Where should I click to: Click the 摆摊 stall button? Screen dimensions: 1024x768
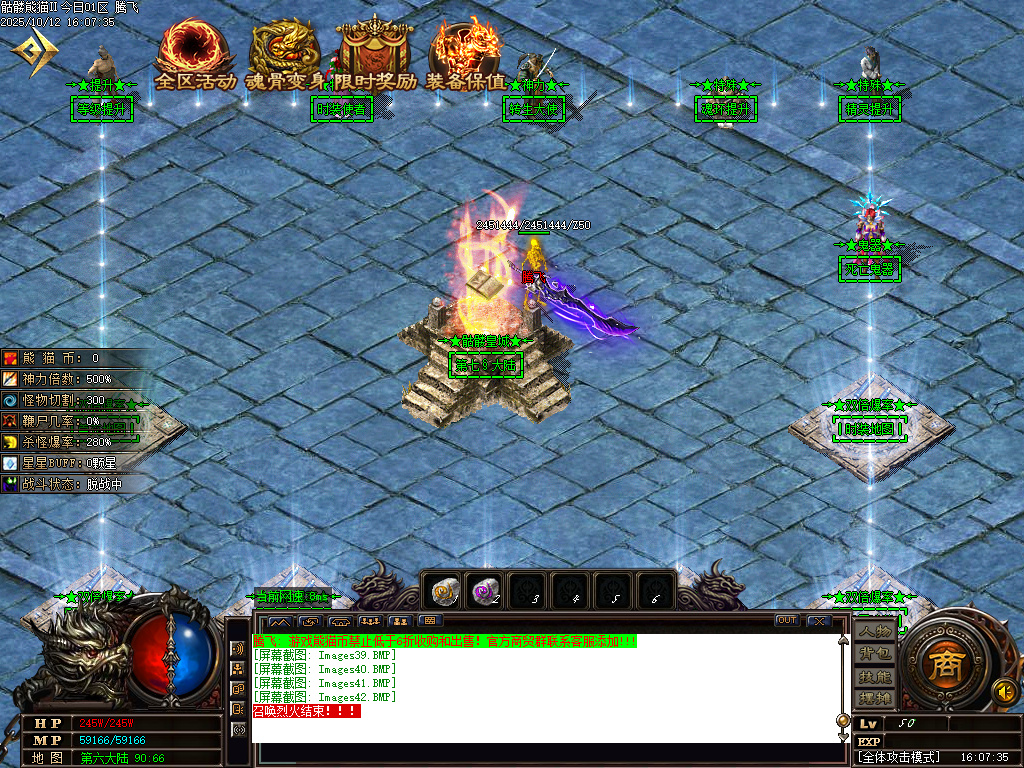click(875, 697)
